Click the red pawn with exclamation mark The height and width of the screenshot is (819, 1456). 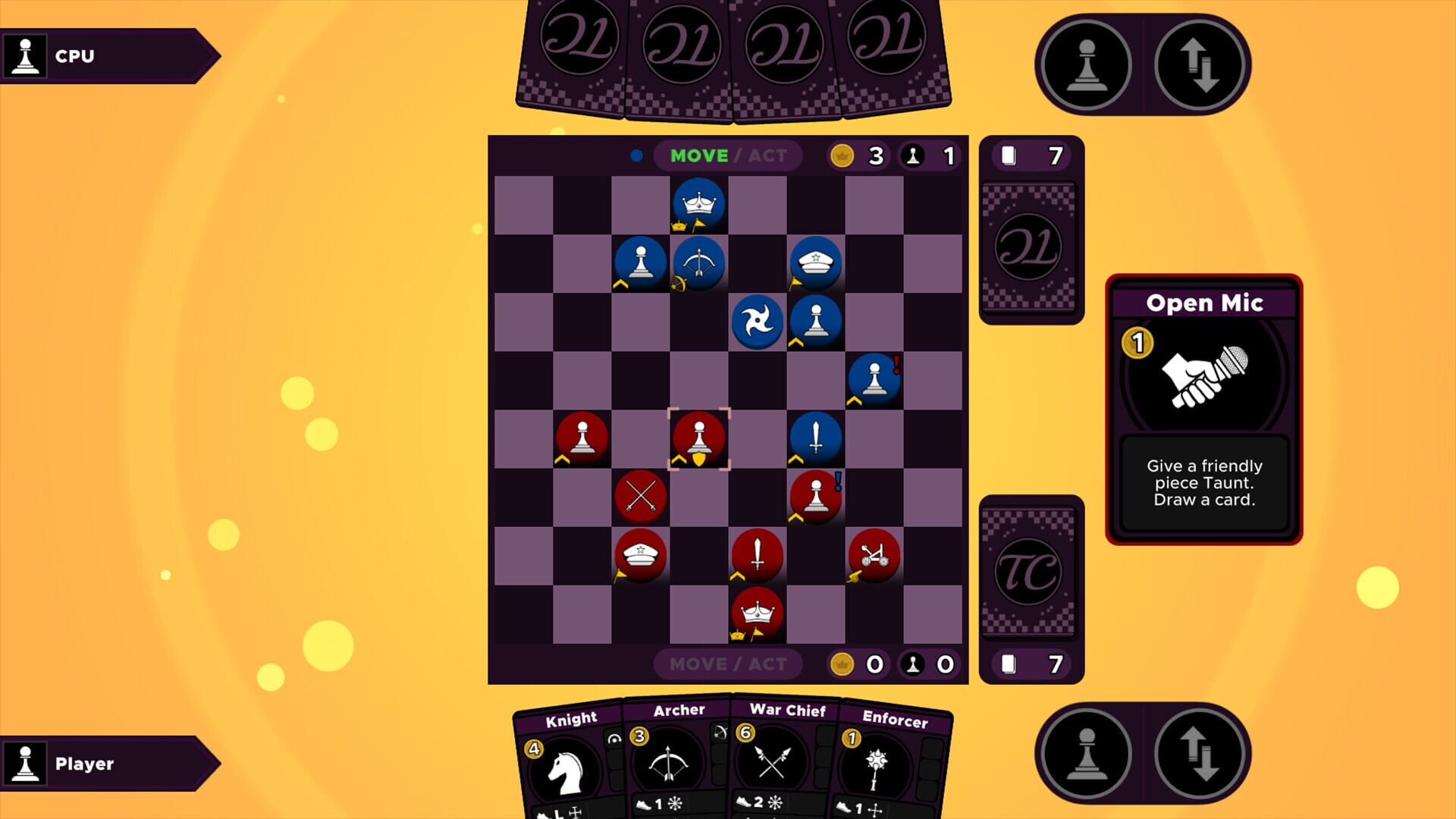click(814, 495)
